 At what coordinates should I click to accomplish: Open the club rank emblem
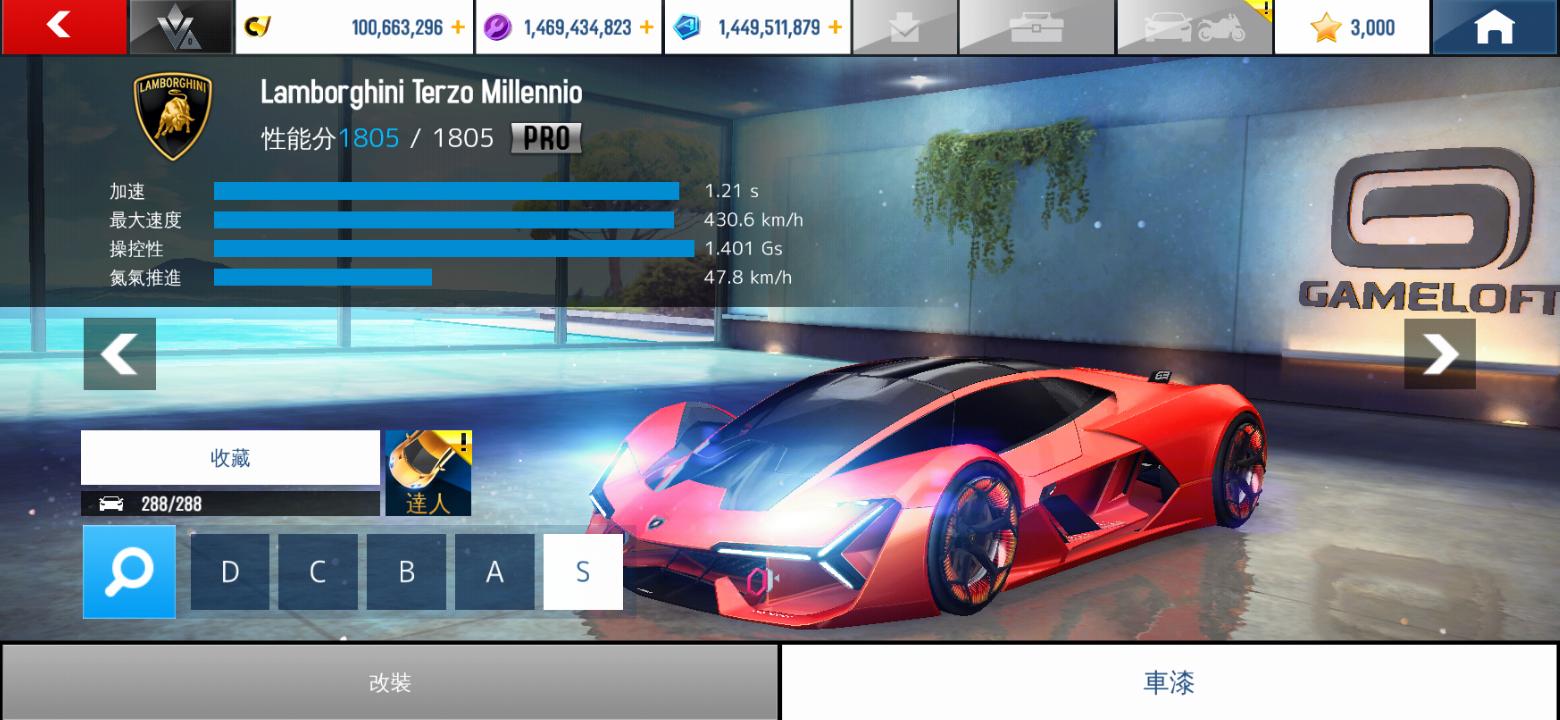coord(180,28)
